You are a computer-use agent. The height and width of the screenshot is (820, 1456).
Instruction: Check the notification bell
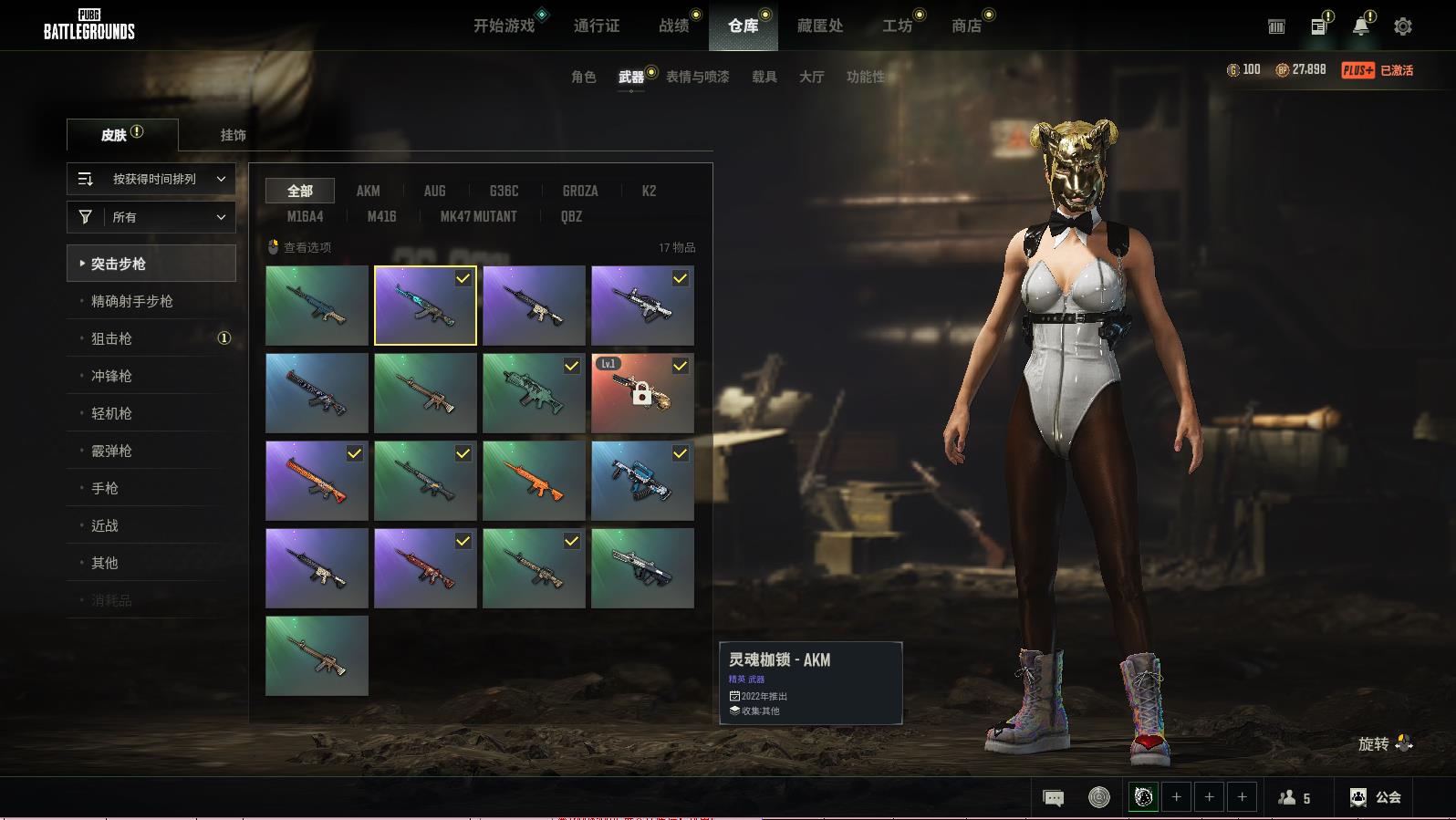tap(1360, 26)
